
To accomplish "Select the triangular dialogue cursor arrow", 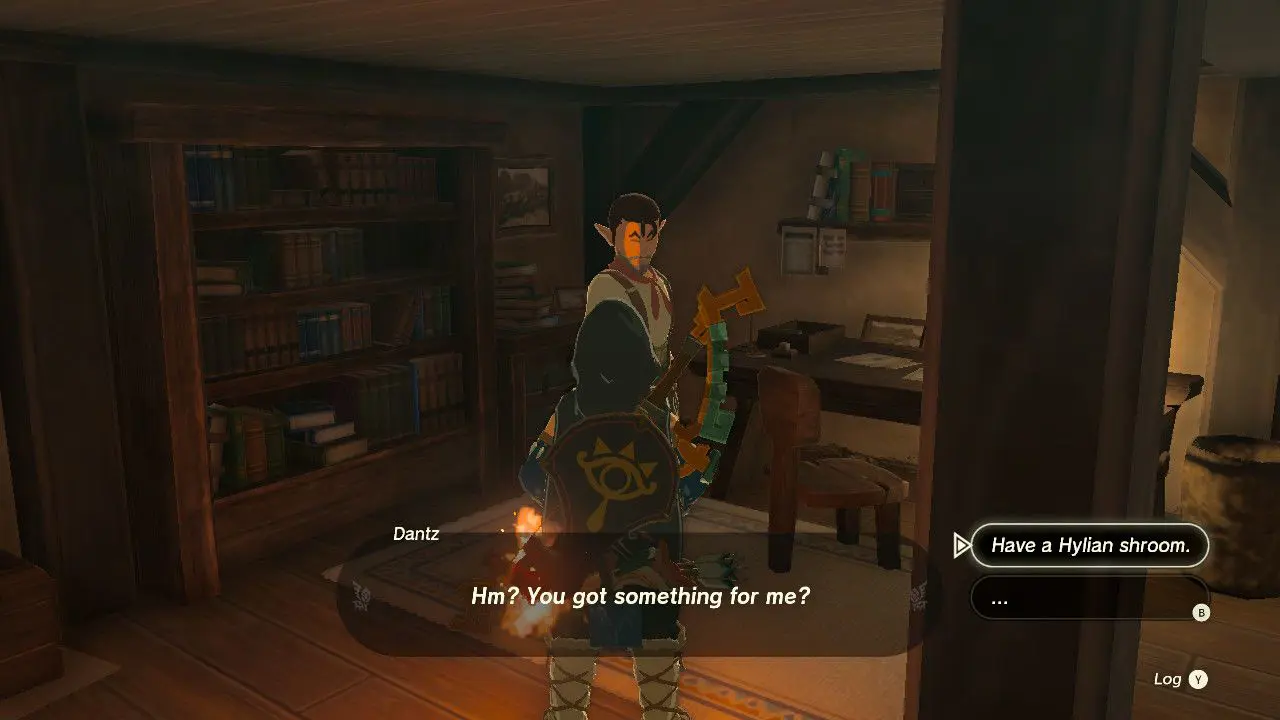I will click(x=962, y=545).
